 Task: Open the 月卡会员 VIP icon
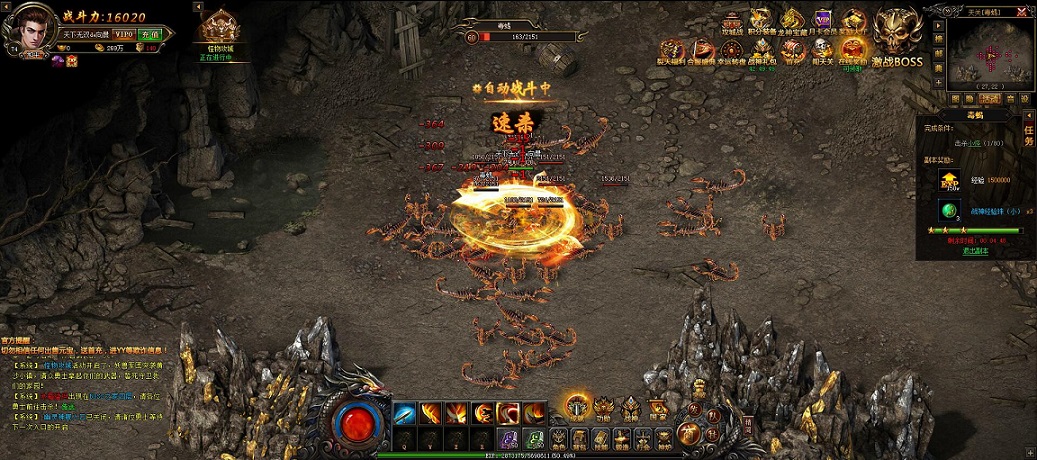click(x=823, y=22)
